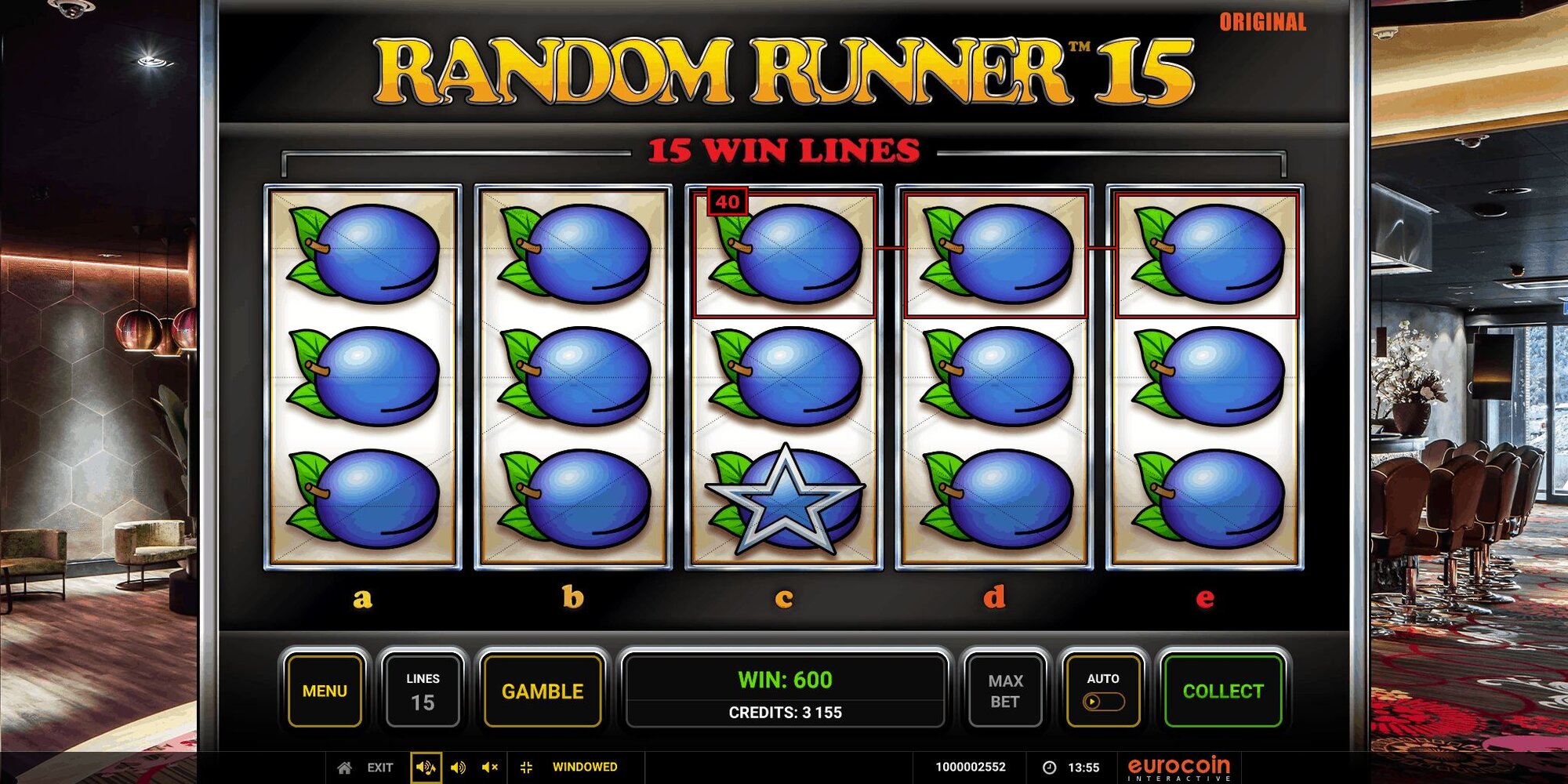Collect your winnings with the COLLECT button
Image resolution: width=1568 pixels, height=784 pixels.
click(1223, 691)
